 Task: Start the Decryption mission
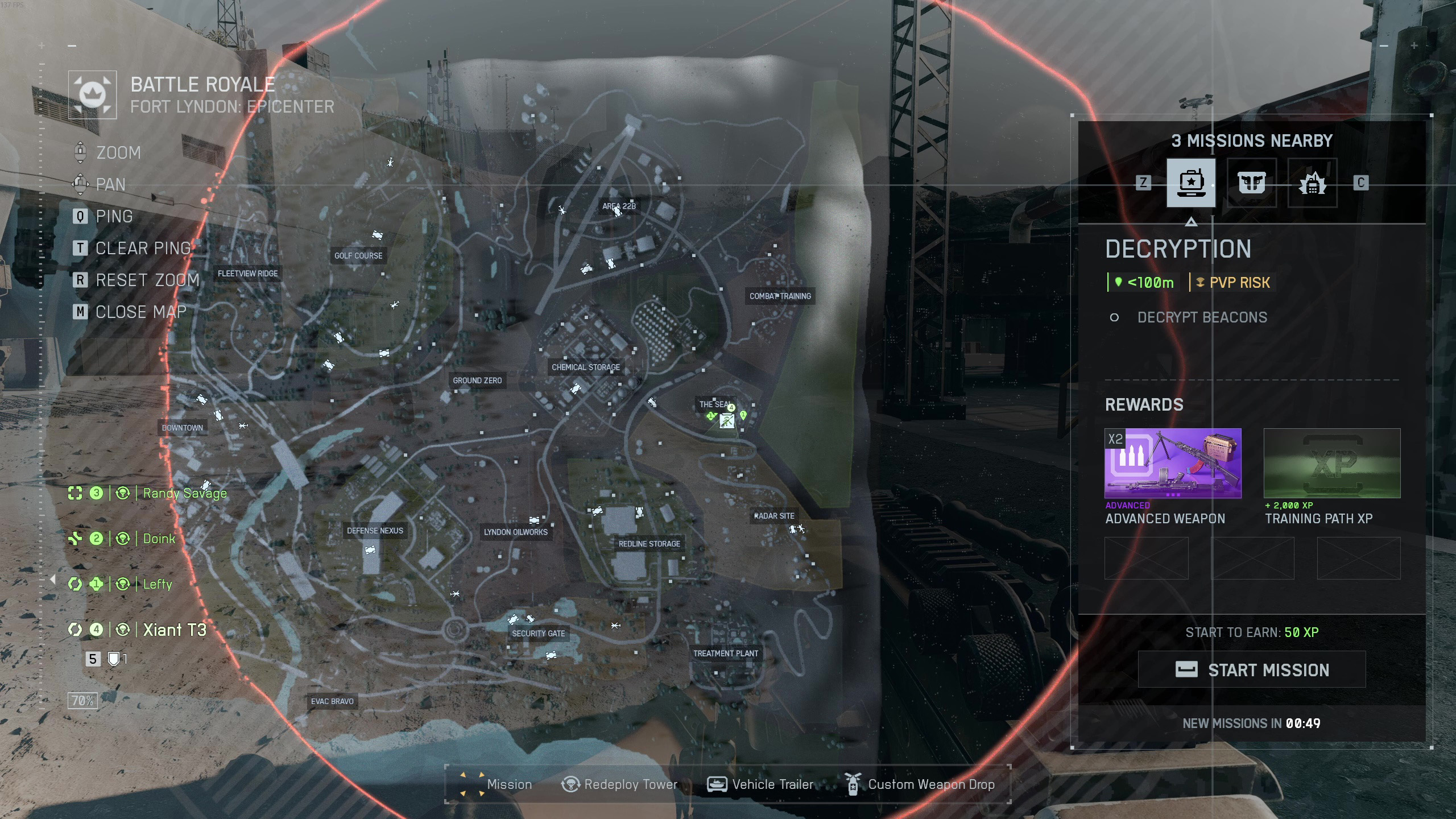1251,670
